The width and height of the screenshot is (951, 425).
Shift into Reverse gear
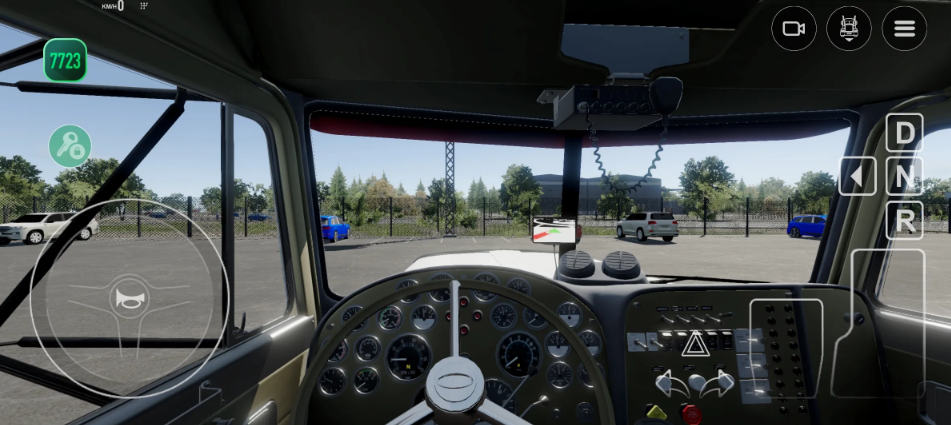click(904, 221)
